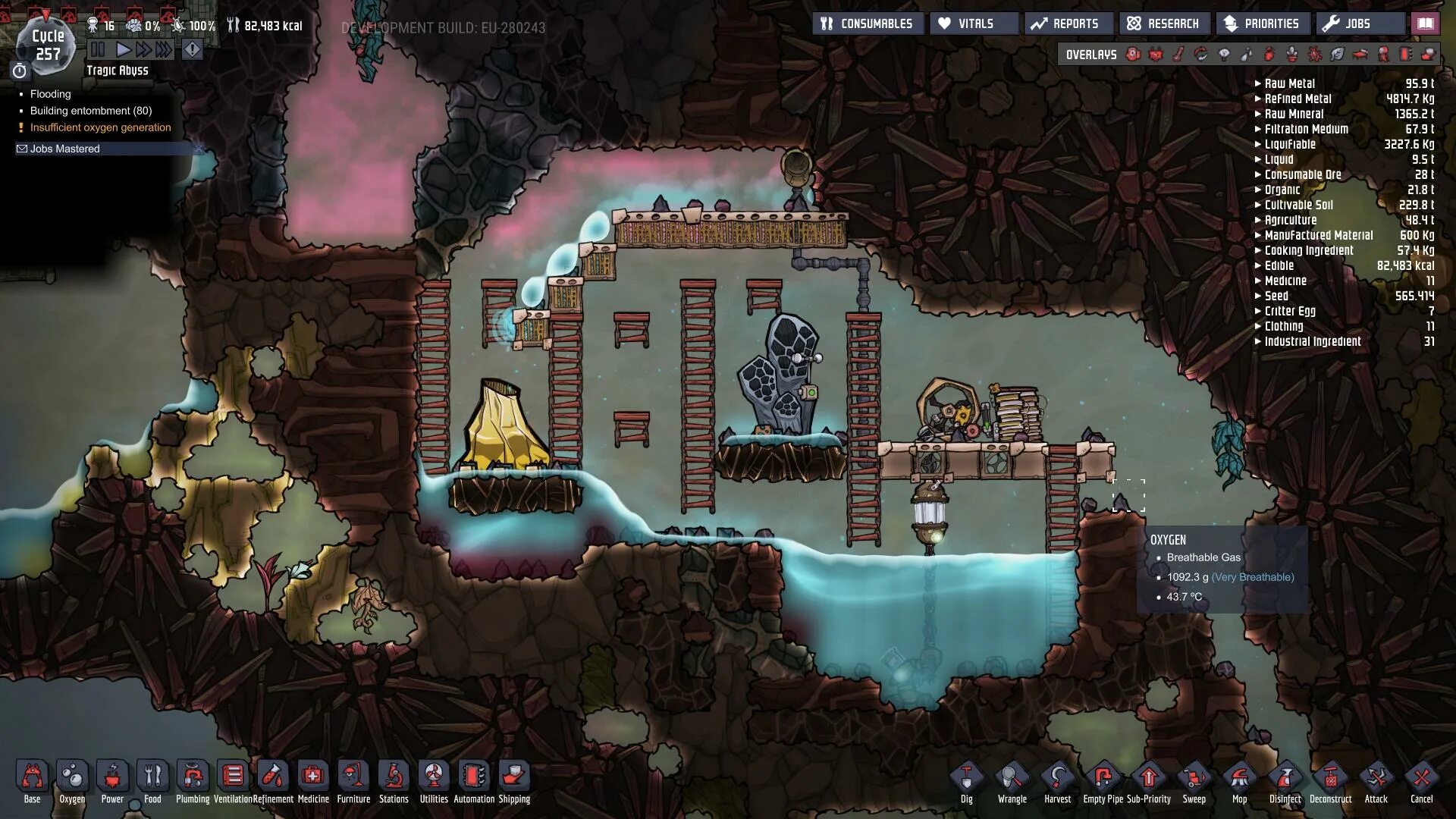Open the Vitals screen
This screenshot has height=819, width=1456.
click(974, 24)
